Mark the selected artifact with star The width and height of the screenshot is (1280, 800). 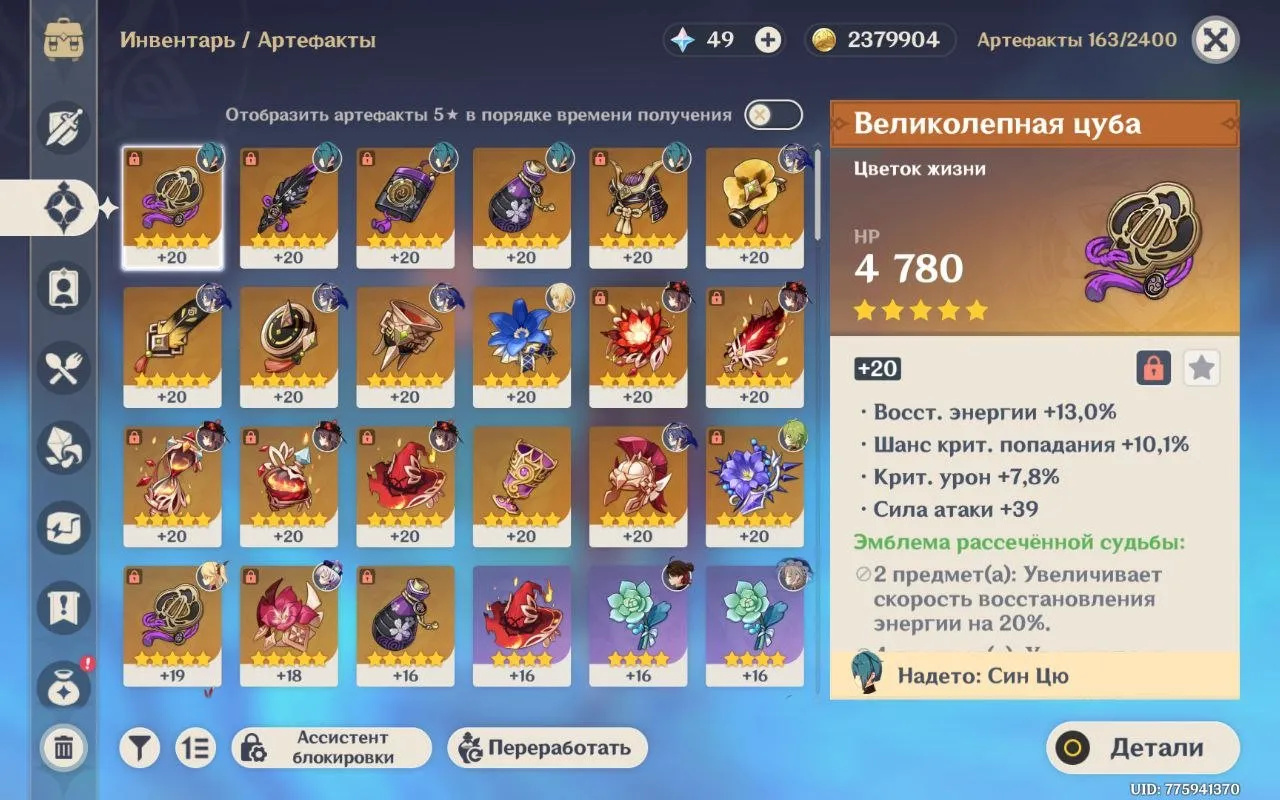(x=1201, y=368)
